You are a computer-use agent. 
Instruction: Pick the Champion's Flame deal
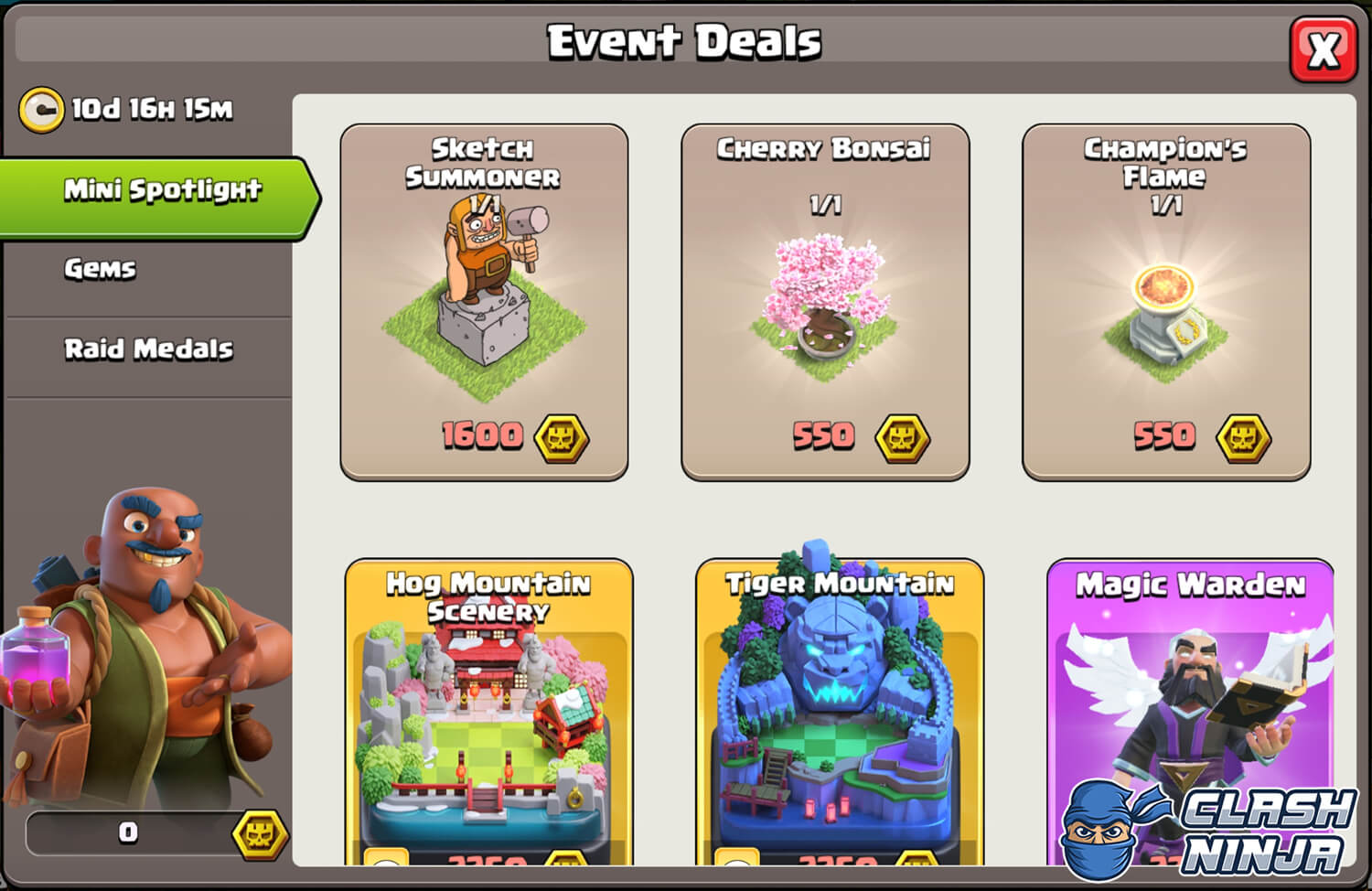tap(1165, 302)
